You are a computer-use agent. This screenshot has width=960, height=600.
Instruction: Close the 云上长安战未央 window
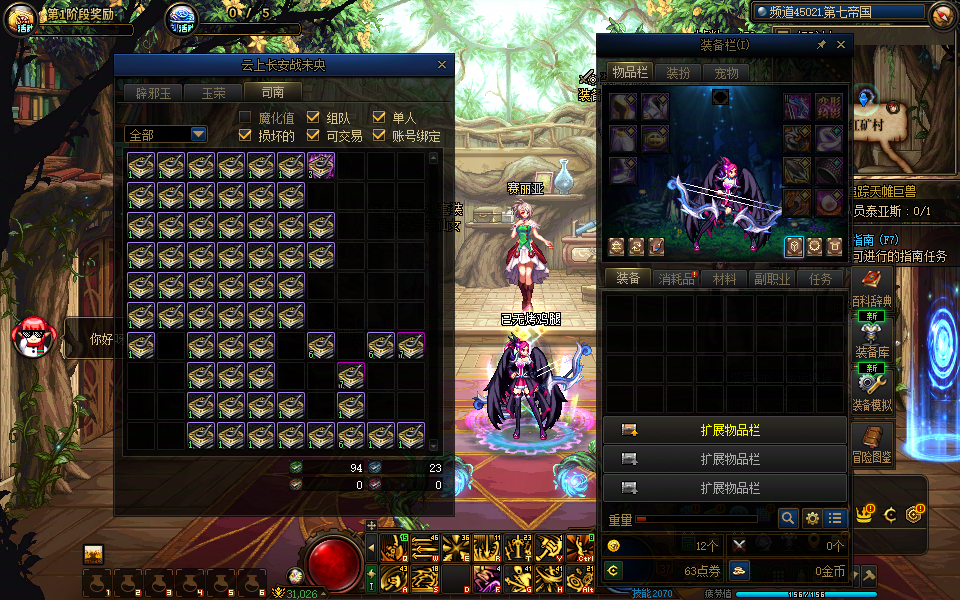pos(442,65)
